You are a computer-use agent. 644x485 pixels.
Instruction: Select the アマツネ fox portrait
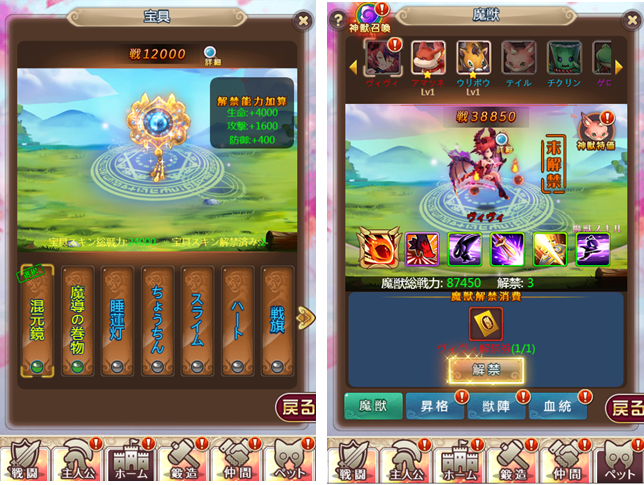[429, 58]
